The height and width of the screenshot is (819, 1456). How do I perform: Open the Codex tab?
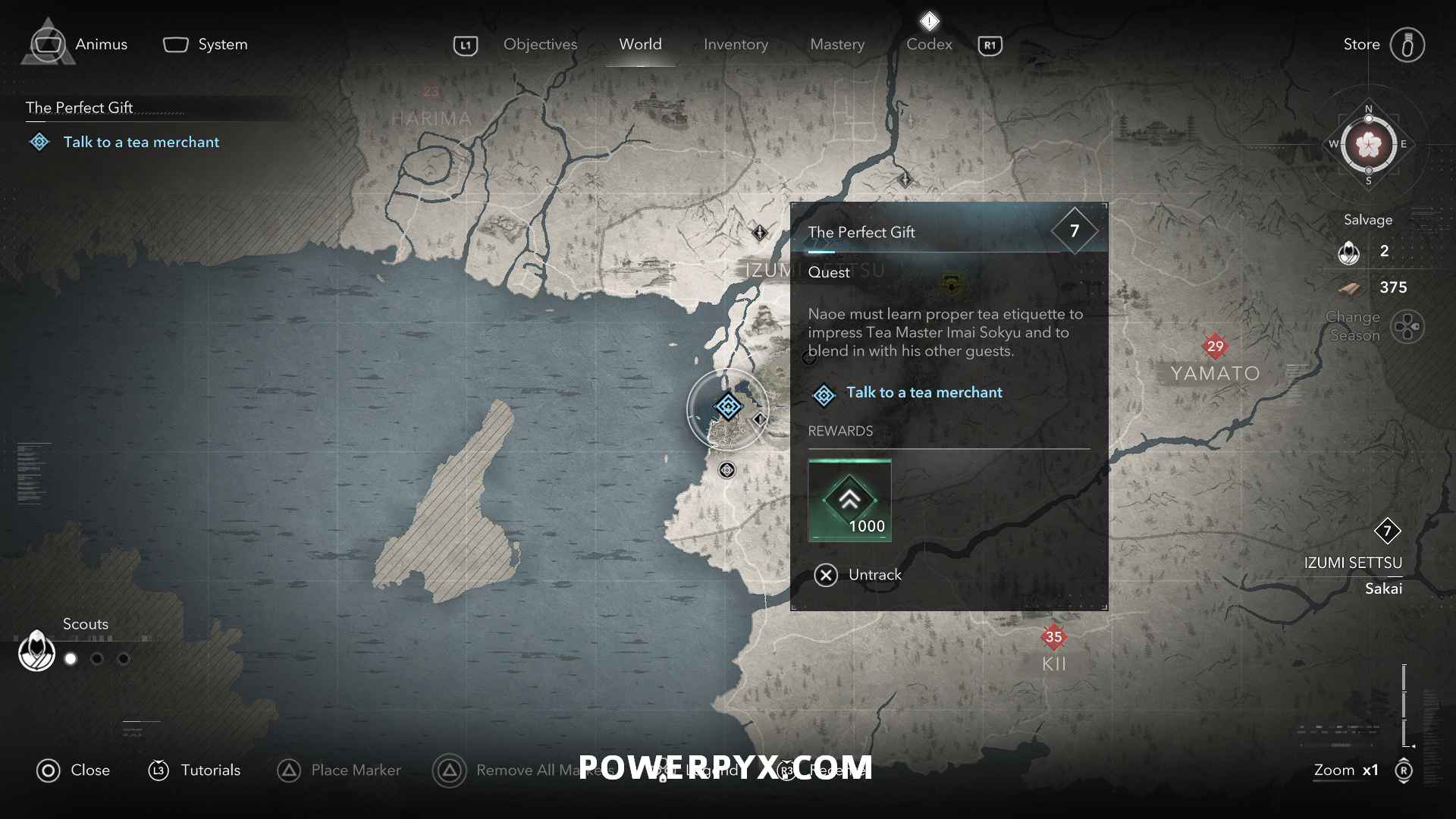(929, 45)
